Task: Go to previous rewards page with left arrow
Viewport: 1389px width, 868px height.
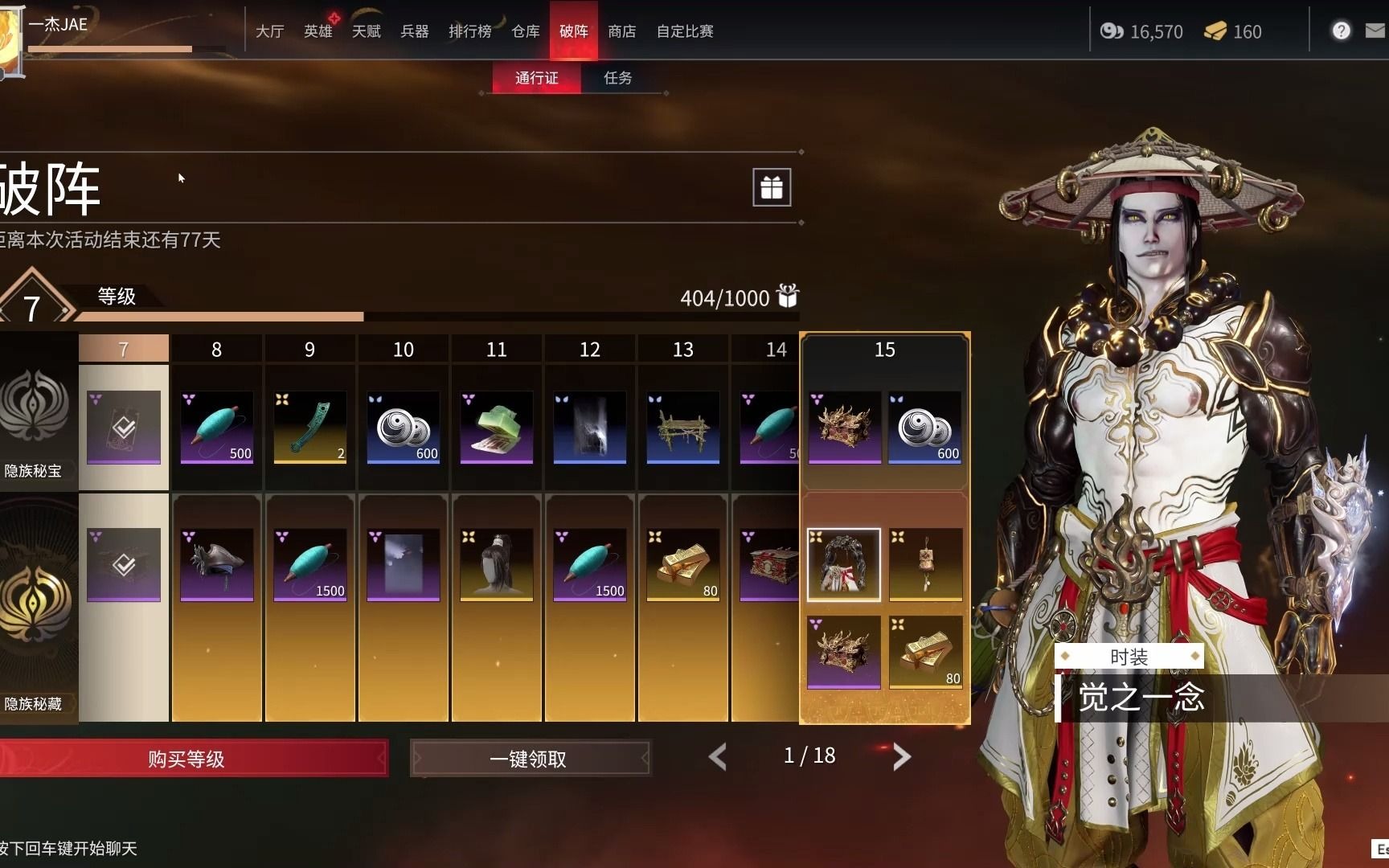Action: pyautogui.click(x=717, y=756)
